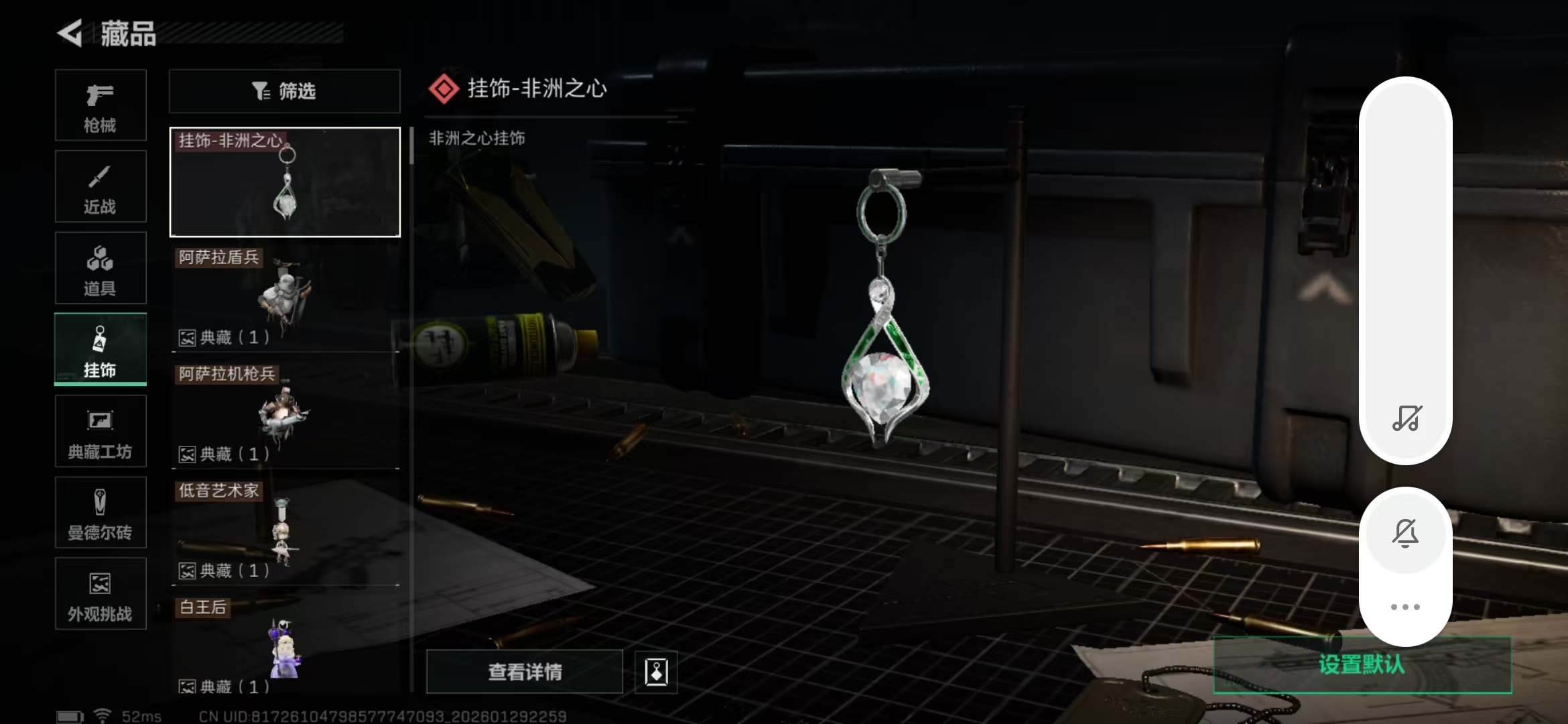This screenshot has width=1568, height=724.
Task: Open the 筛选 filter options
Action: point(284,91)
